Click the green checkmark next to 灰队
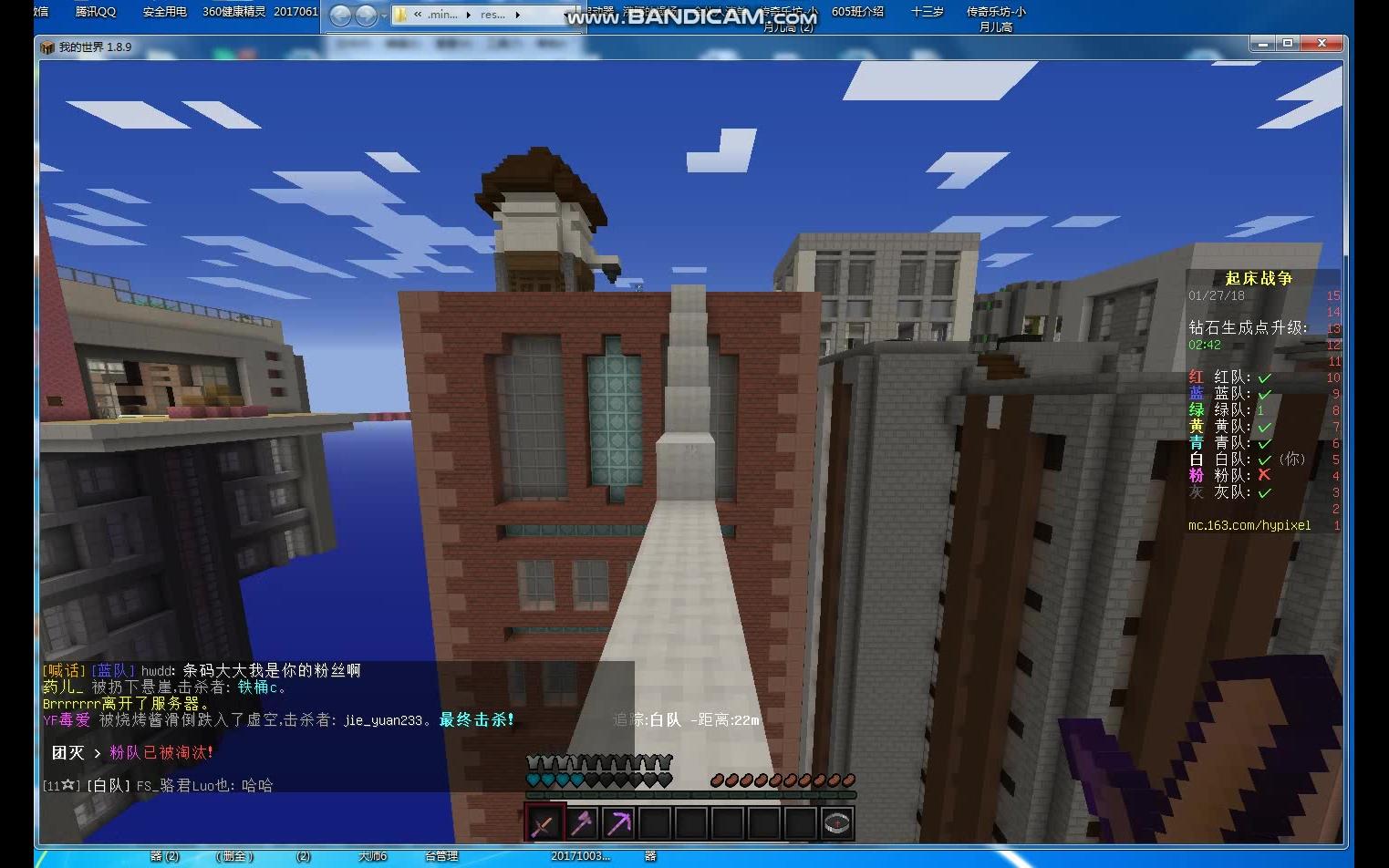Image resolution: width=1389 pixels, height=868 pixels. click(x=1264, y=491)
